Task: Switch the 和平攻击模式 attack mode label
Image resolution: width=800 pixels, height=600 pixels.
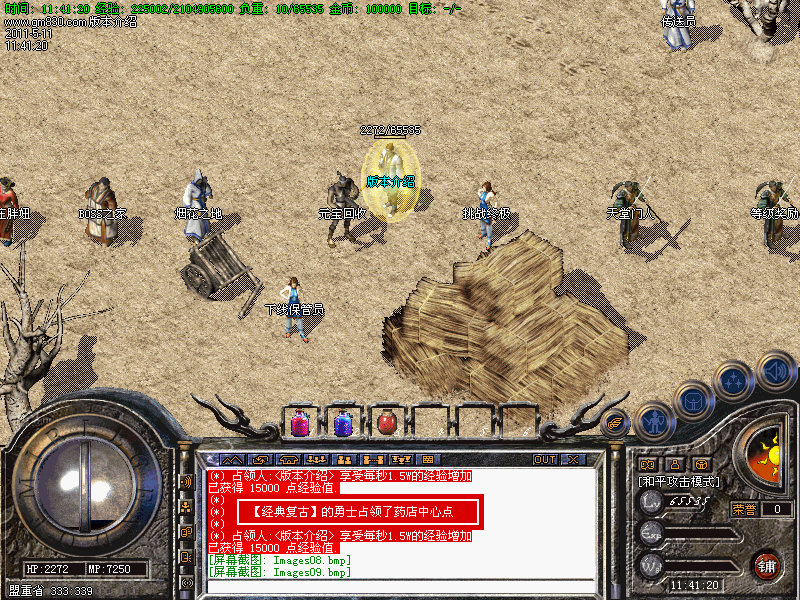Action: coord(679,481)
